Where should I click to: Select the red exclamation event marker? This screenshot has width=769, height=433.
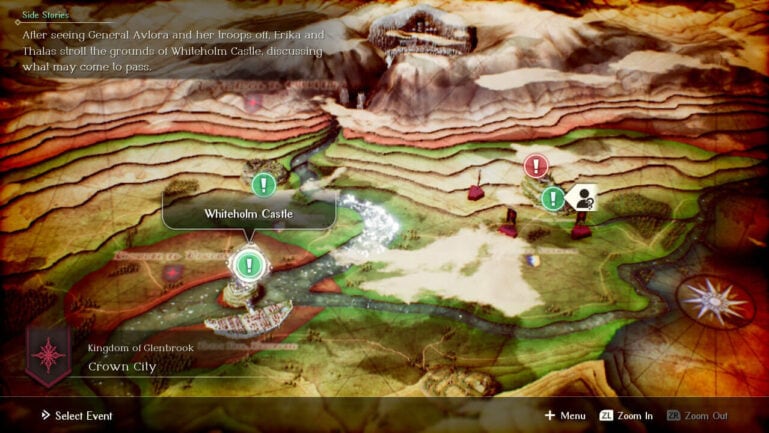(x=536, y=165)
